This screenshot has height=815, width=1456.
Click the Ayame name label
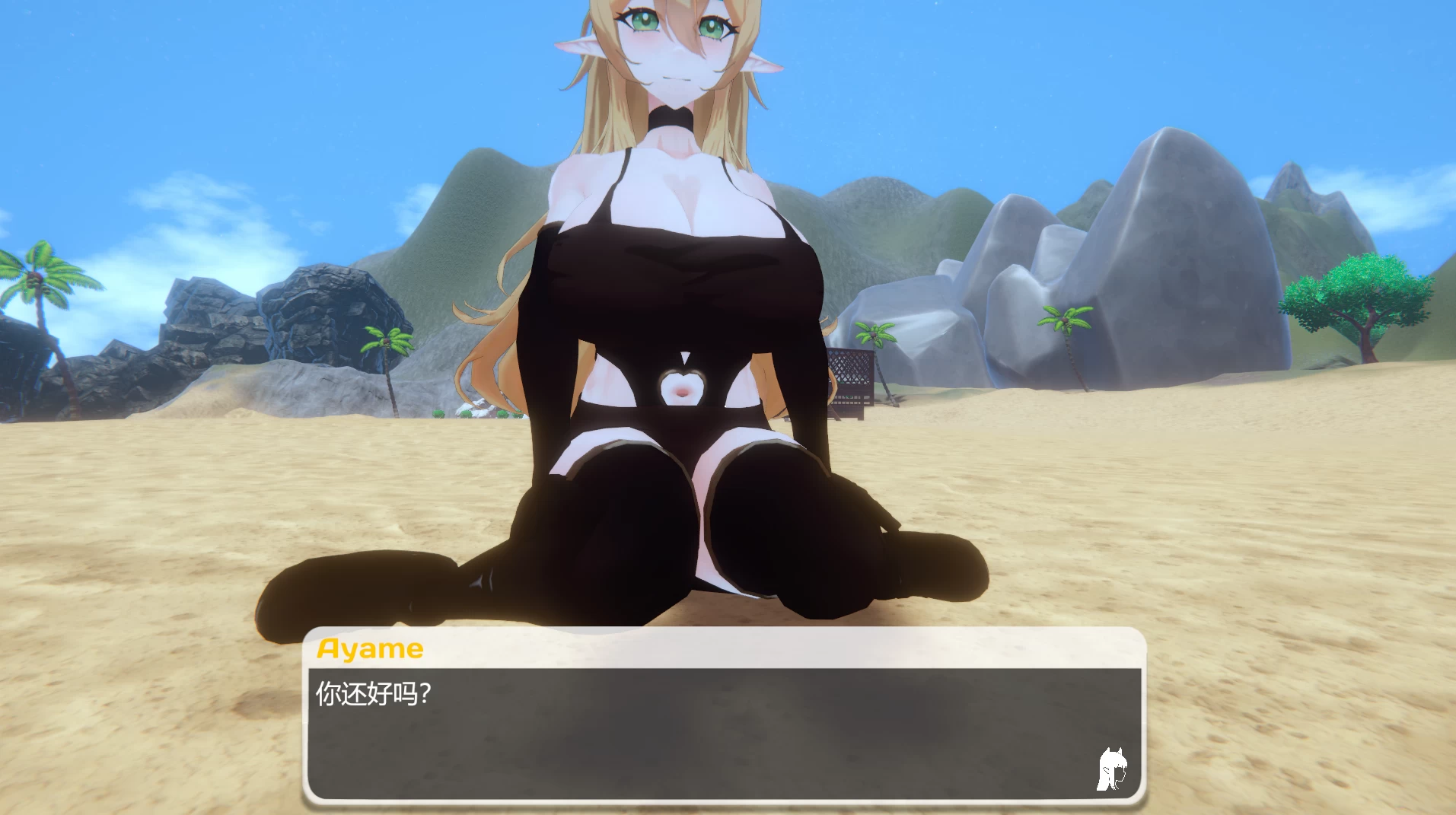pyautogui.click(x=368, y=648)
